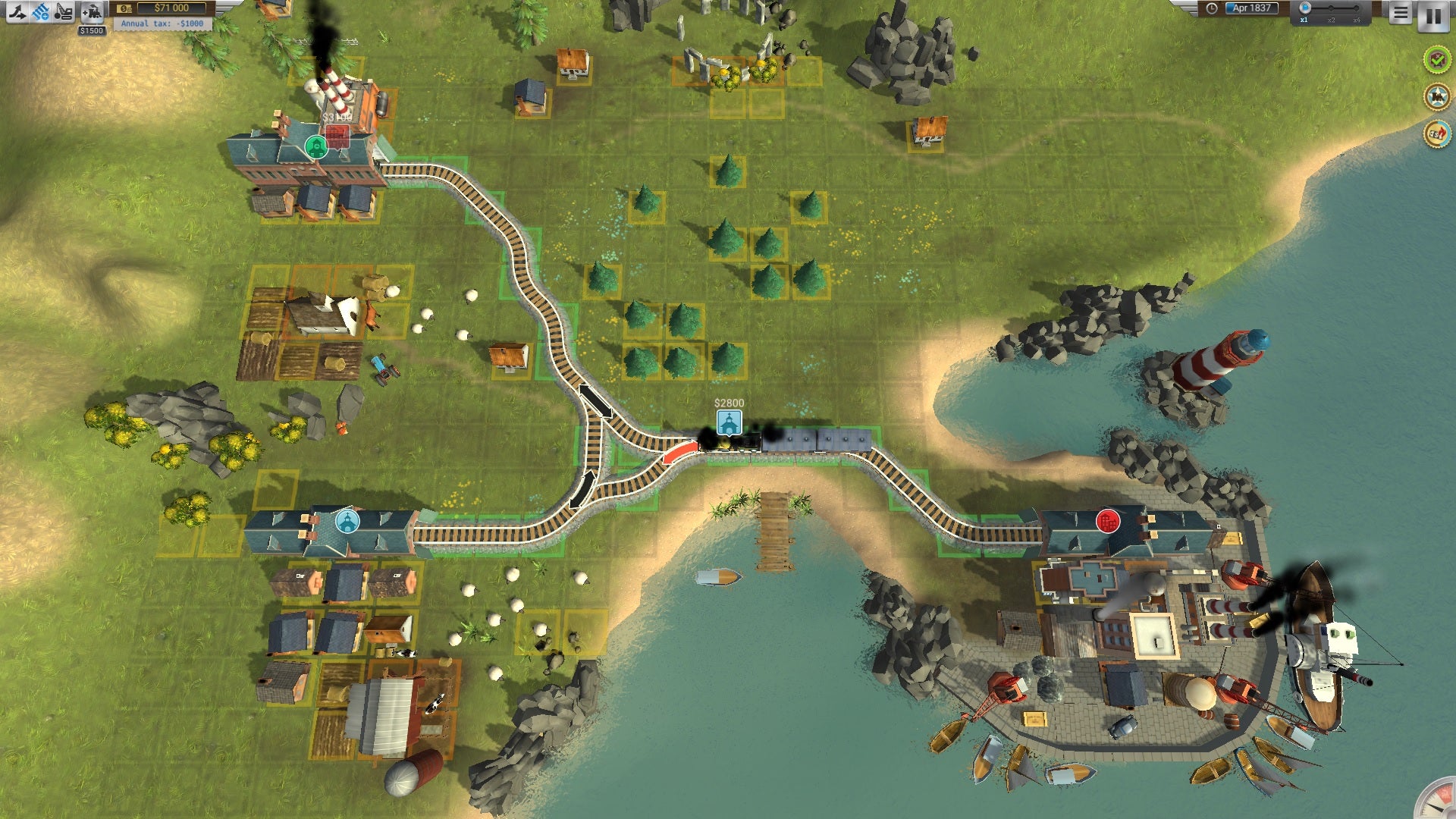The height and width of the screenshot is (819, 1456).
Task: Buy a new locomotive for $1500
Action: 91,11
